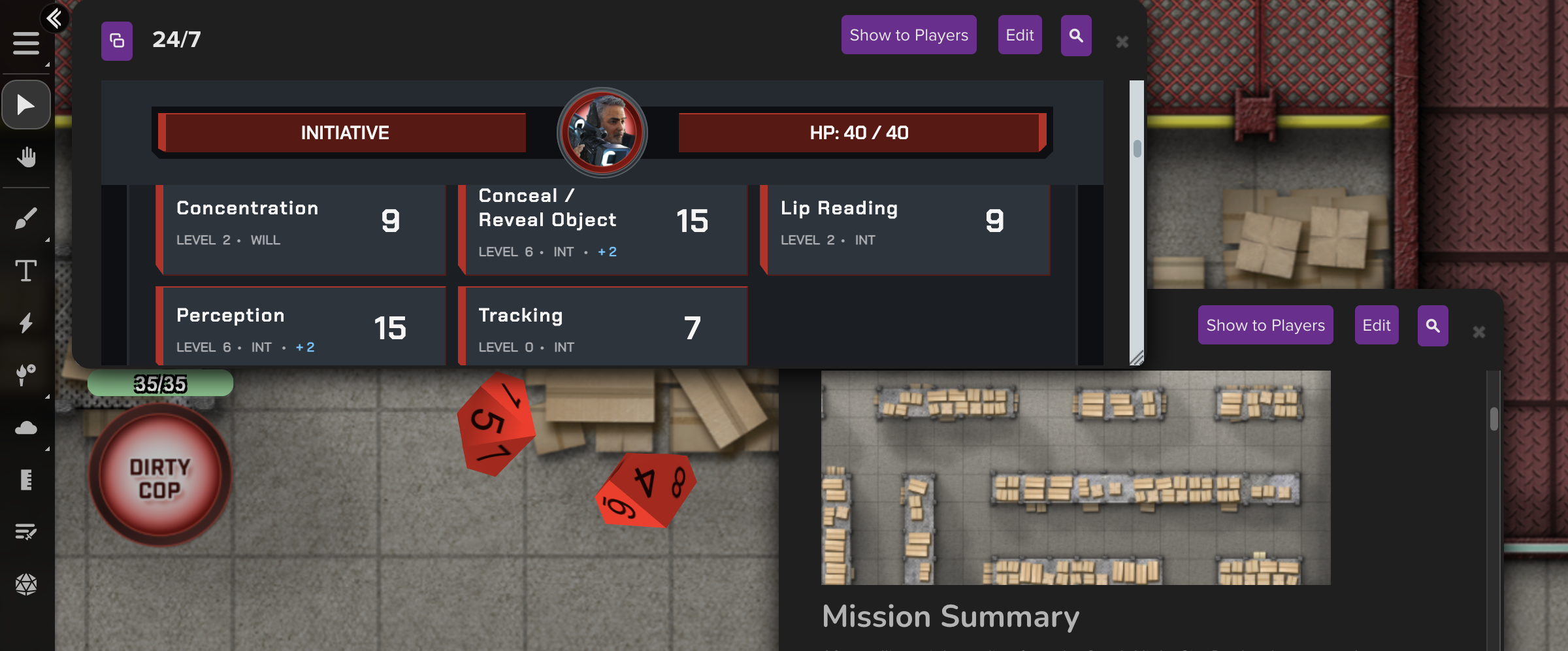Collapse the sidebar with the double chevron
1568x651 pixels.
tap(56, 18)
